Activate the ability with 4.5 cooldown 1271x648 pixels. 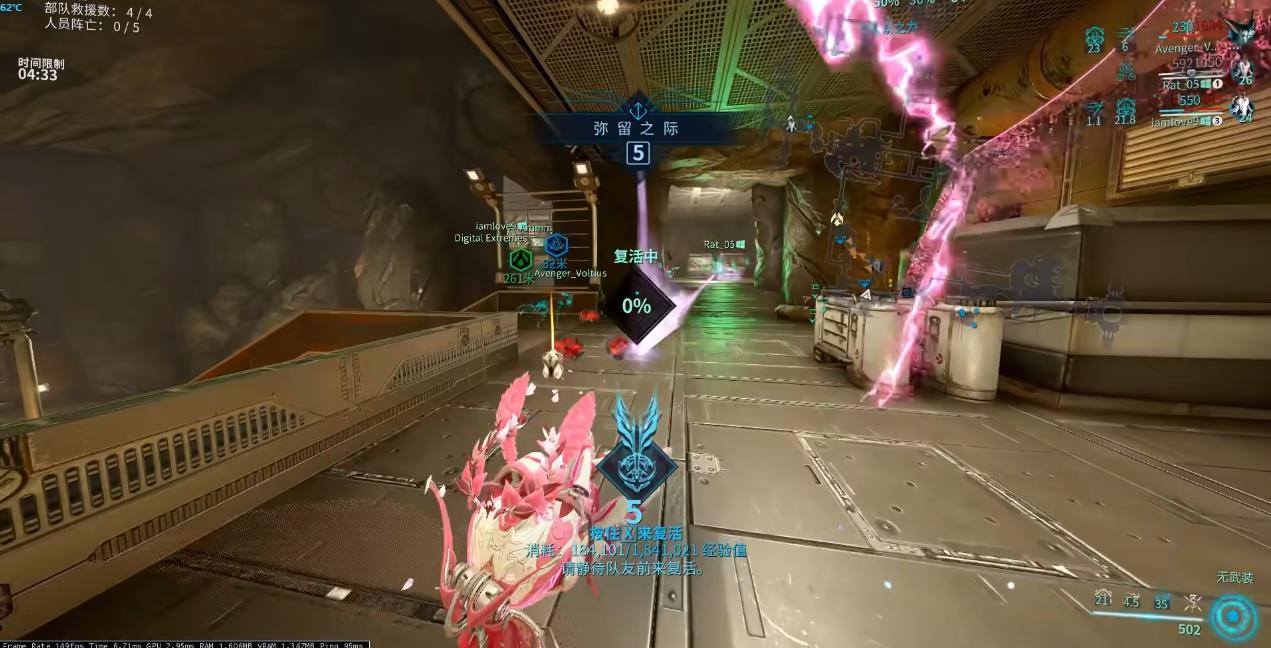tap(1131, 599)
